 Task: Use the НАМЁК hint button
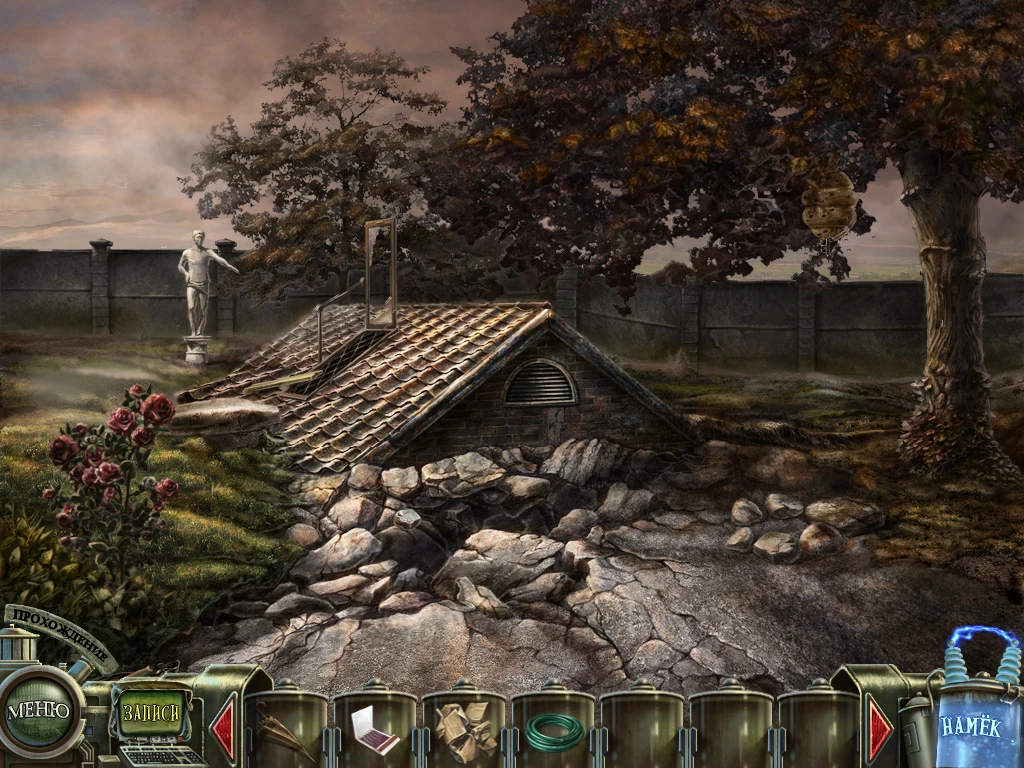(x=968, y=727)
